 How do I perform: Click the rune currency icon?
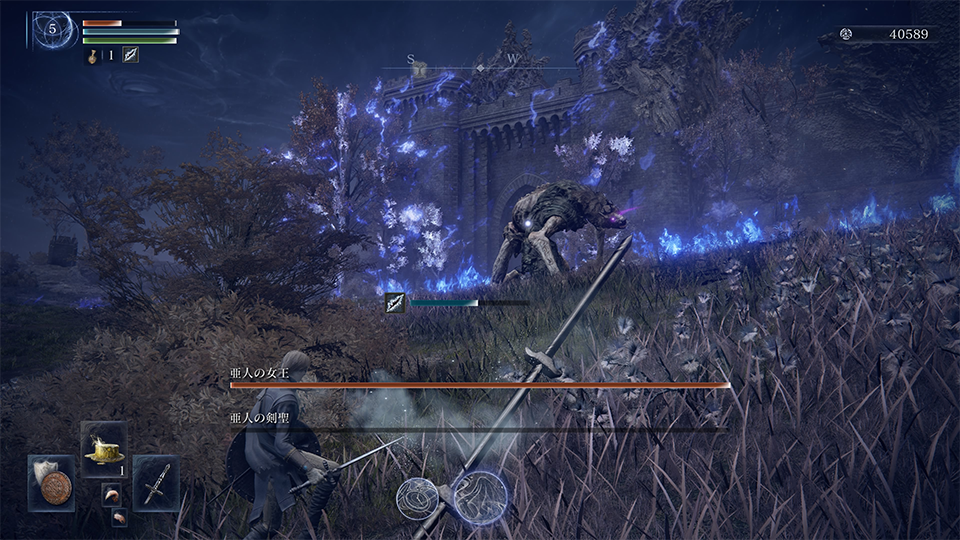click(846, 34)
